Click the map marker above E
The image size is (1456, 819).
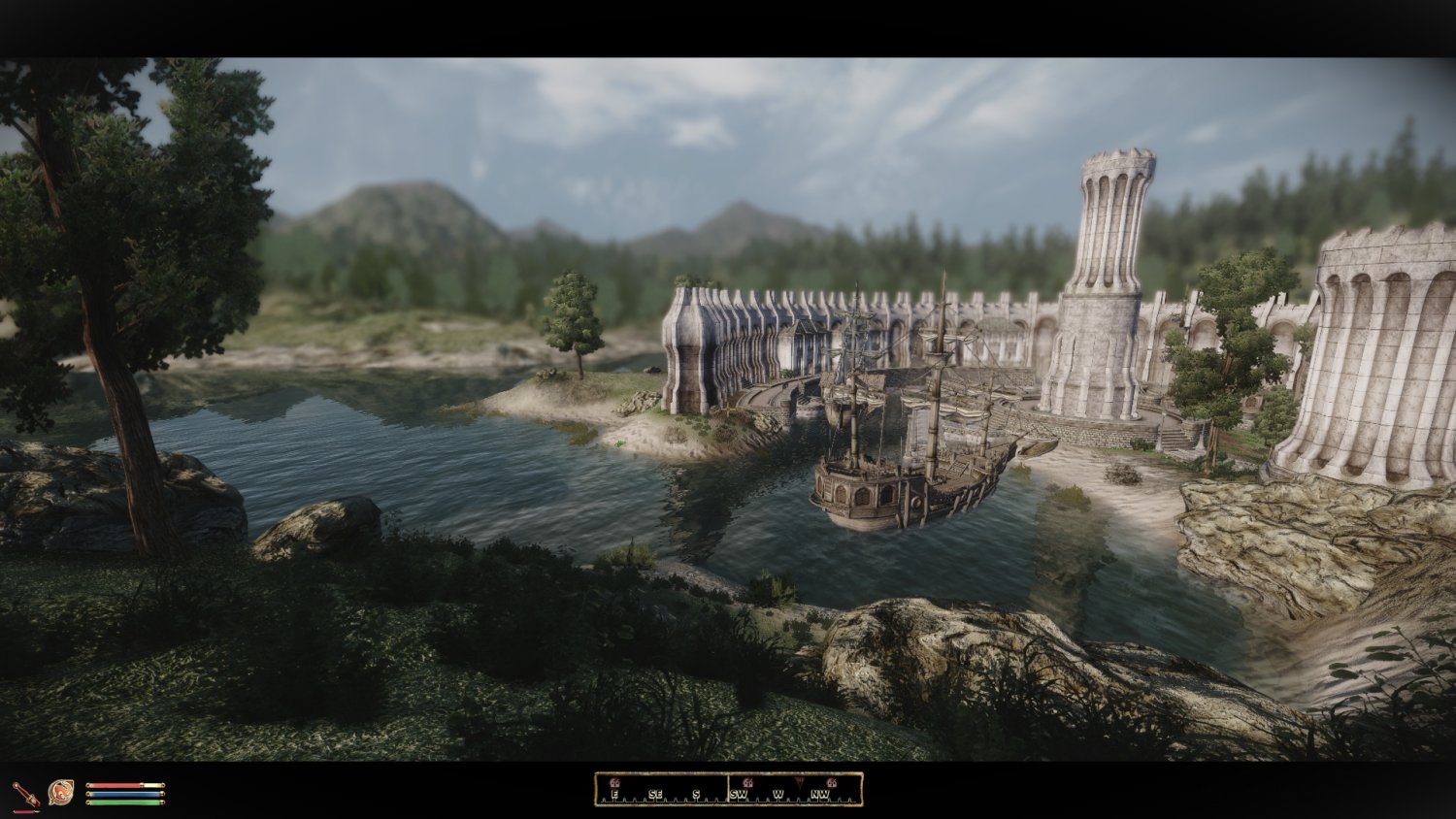click(x=613, y=782)
